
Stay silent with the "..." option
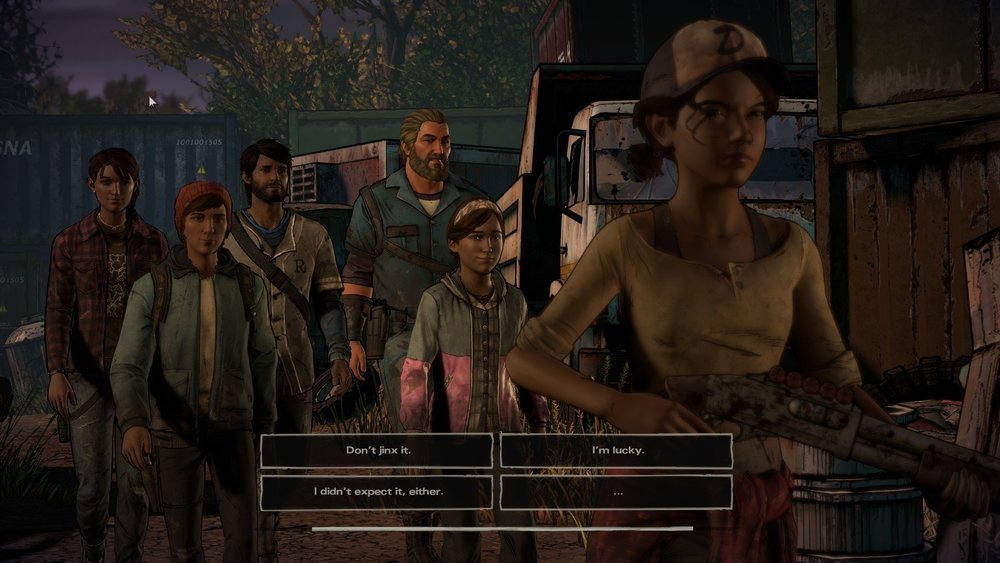tap(616, 492)
